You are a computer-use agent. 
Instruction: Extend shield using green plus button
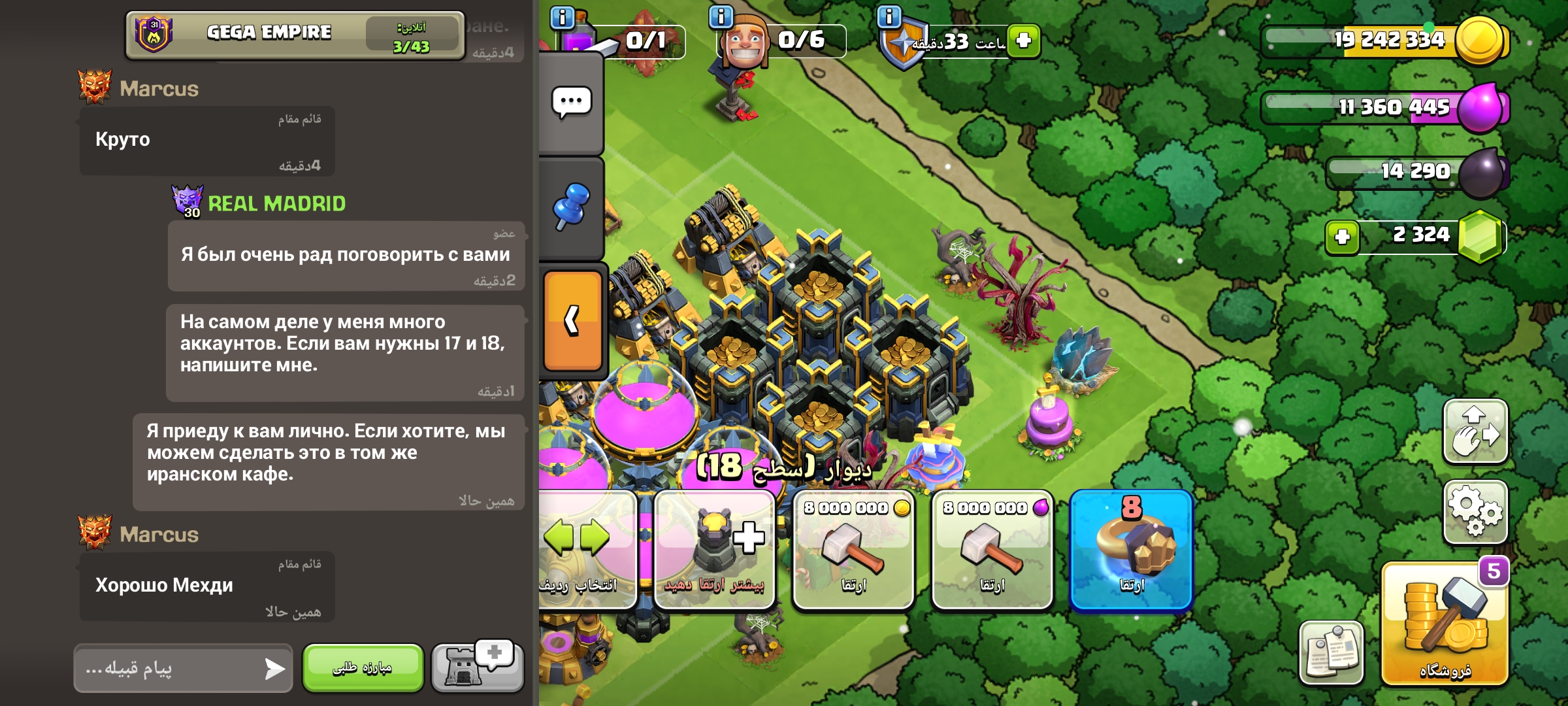tap(1023, 41)
